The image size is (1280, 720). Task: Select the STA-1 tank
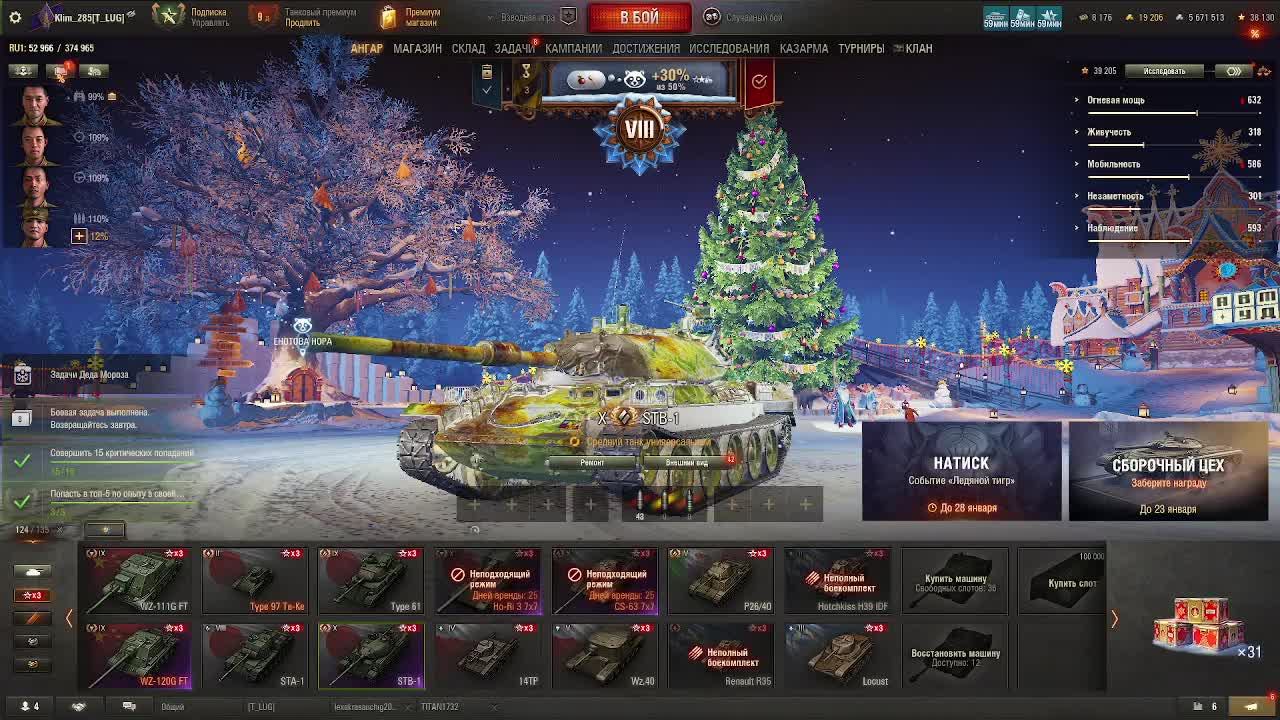255,656
